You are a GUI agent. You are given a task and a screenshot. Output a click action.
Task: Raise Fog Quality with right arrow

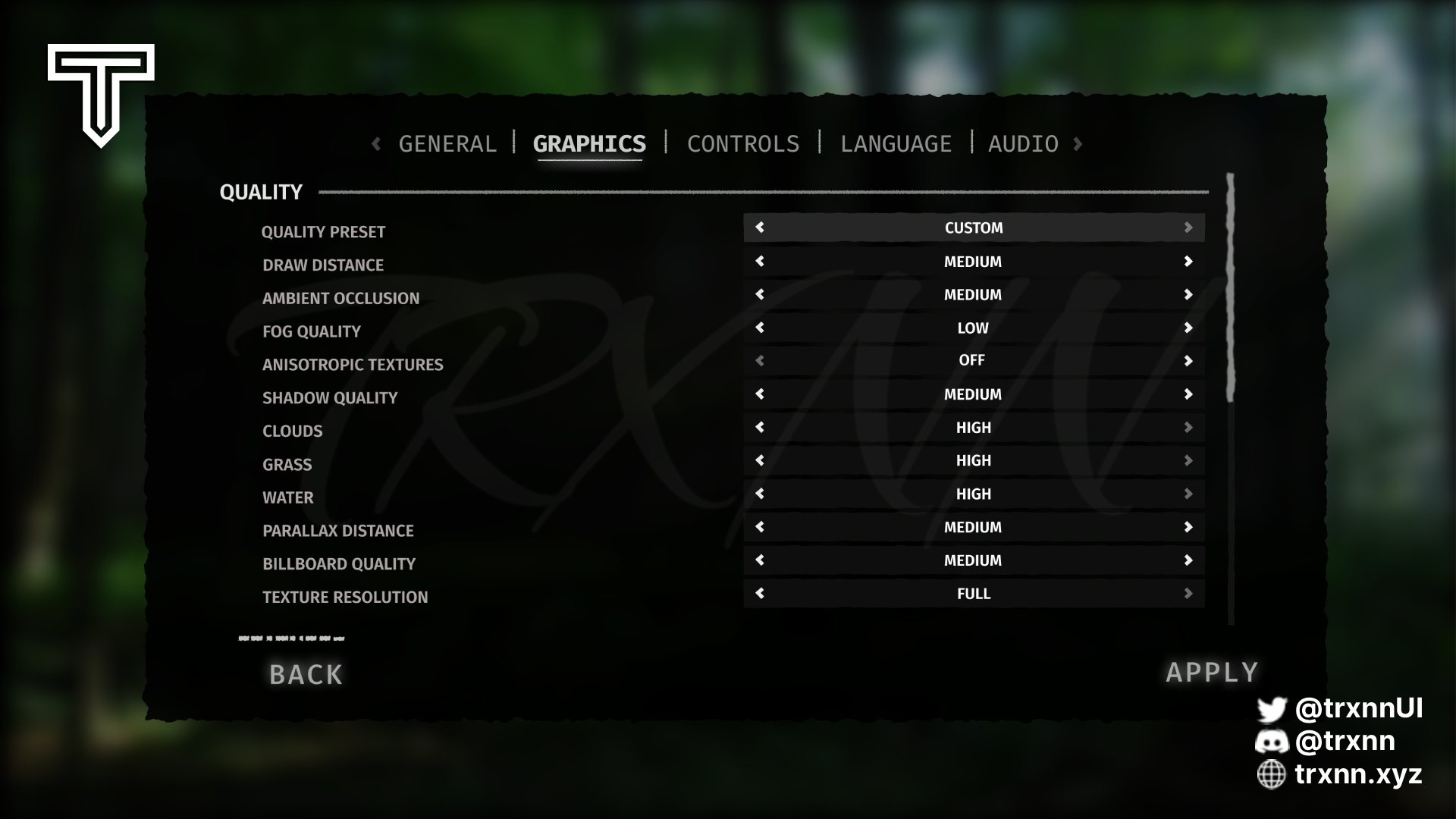(1188, 328)
